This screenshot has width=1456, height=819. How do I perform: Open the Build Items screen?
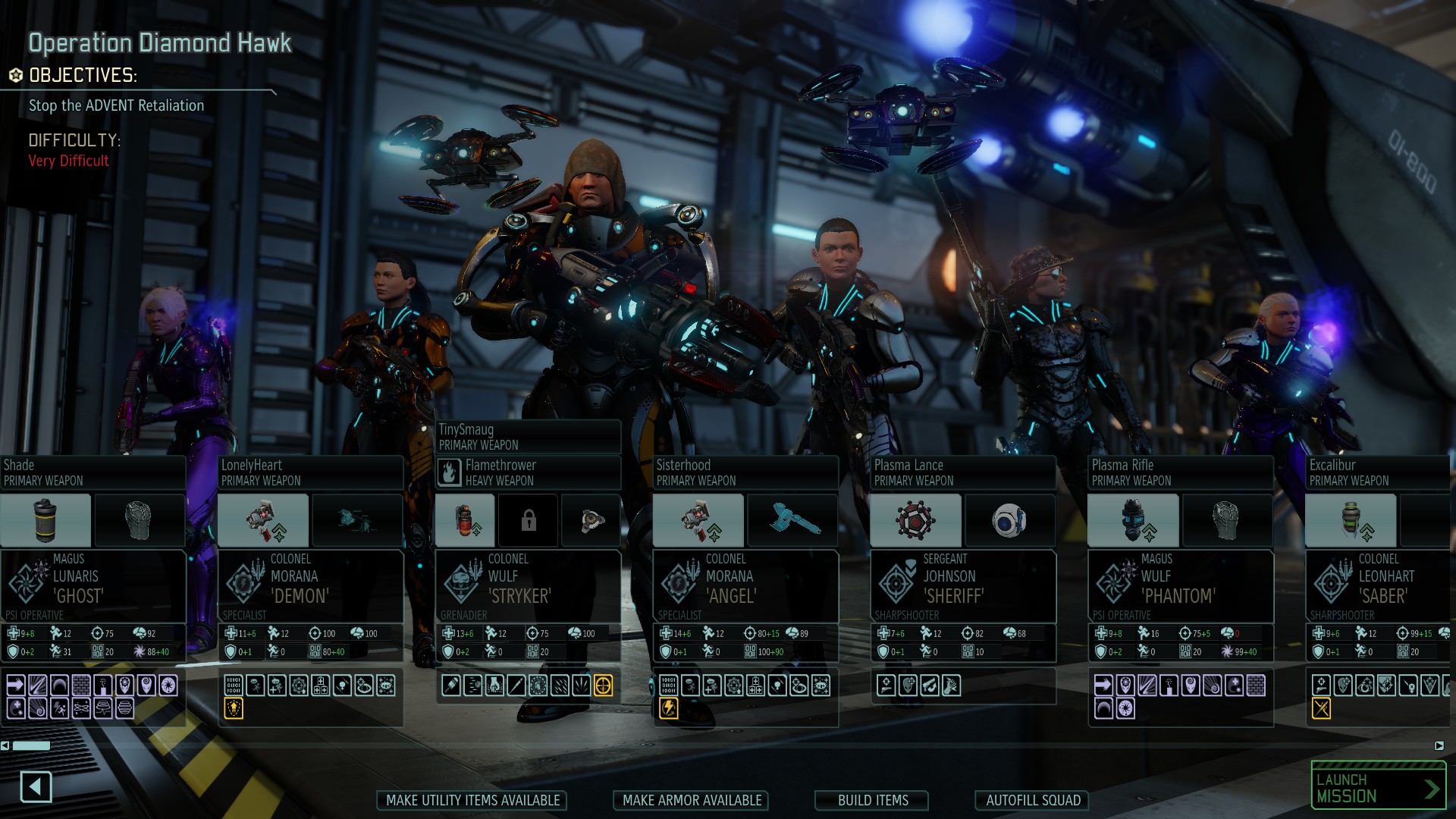click(x=873, y=800)
